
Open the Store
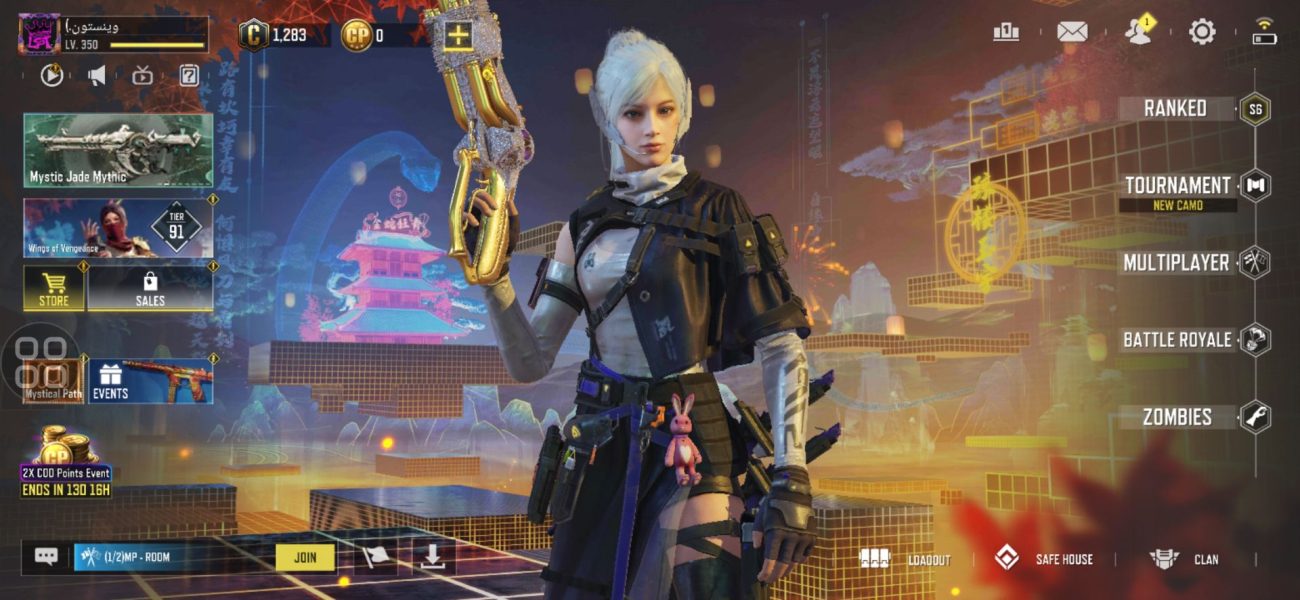point(54,288)
